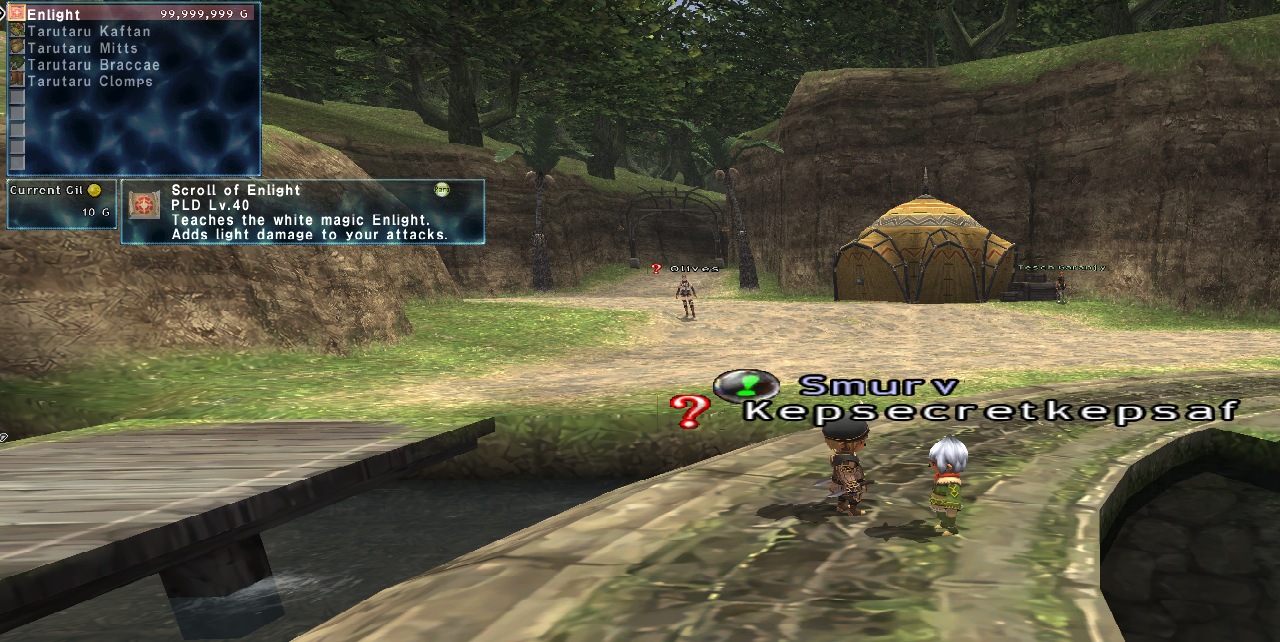Choose Tarutaru Kaftan from the shop list
The width and height of the screenshot is (1280, 642).
pyautogui.click(x=89, y=32)
